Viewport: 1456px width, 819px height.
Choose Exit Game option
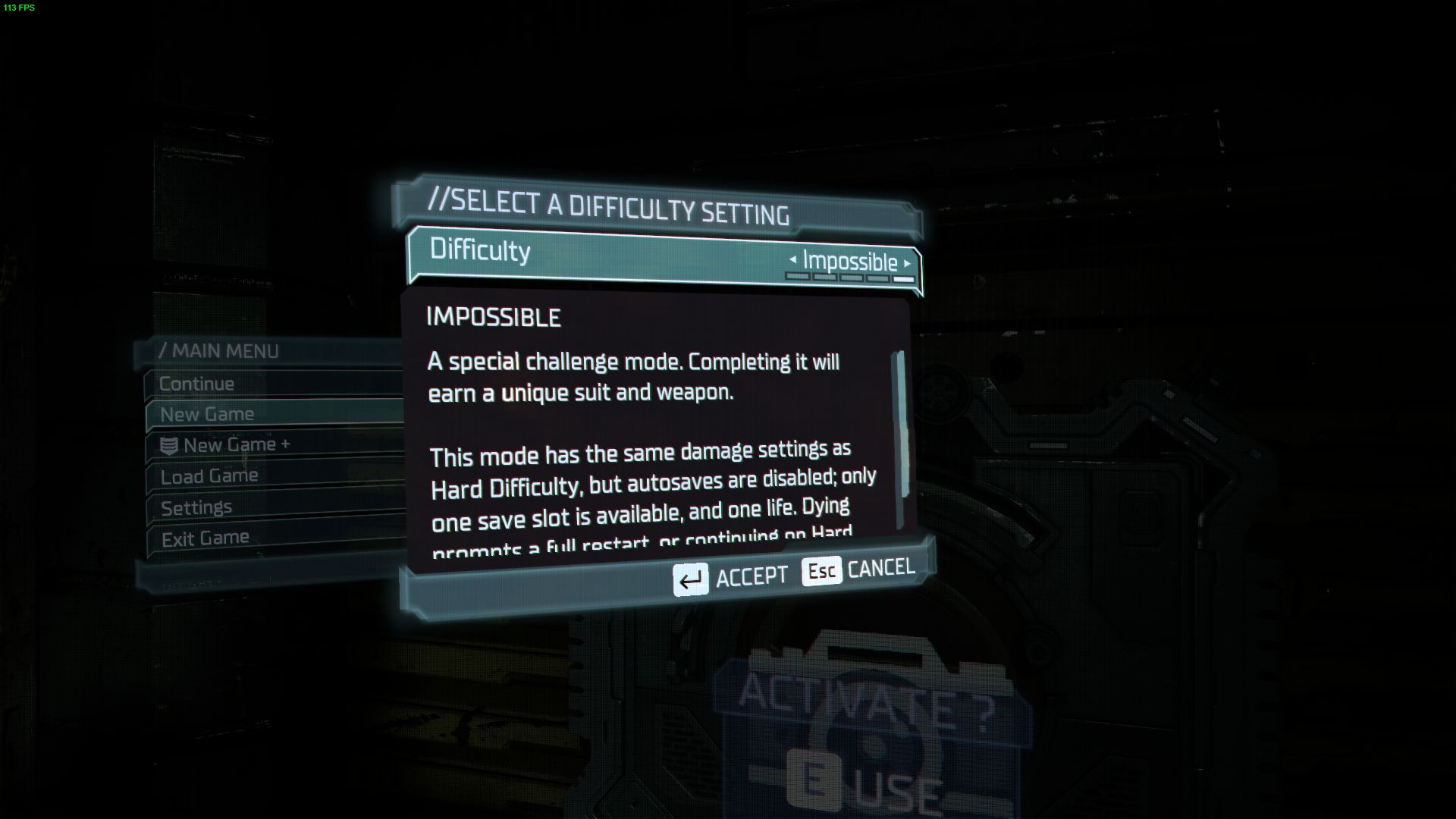(205, 538)
